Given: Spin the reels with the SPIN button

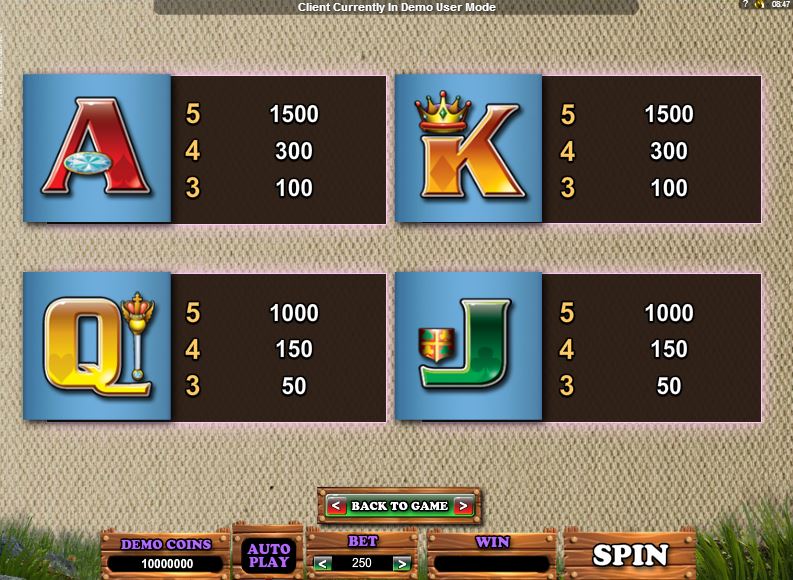Looking at the screenshot, I should tap(630, 554).
